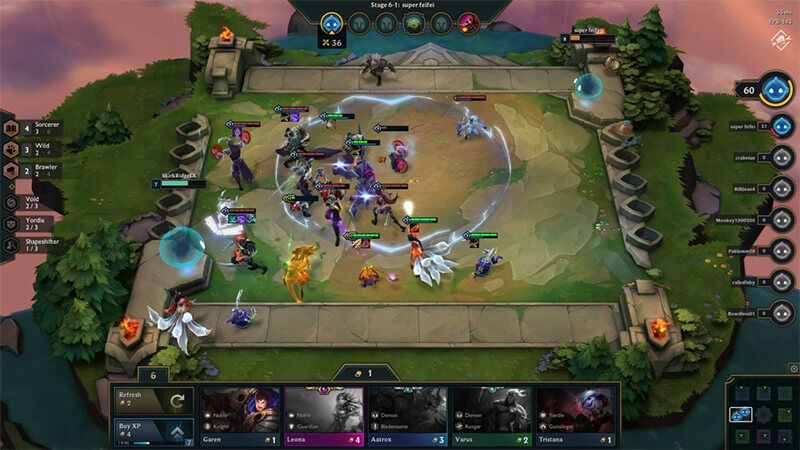Screen dimensions: 800x450
Task: Select the current stage round icon
Action: point(330,22)
